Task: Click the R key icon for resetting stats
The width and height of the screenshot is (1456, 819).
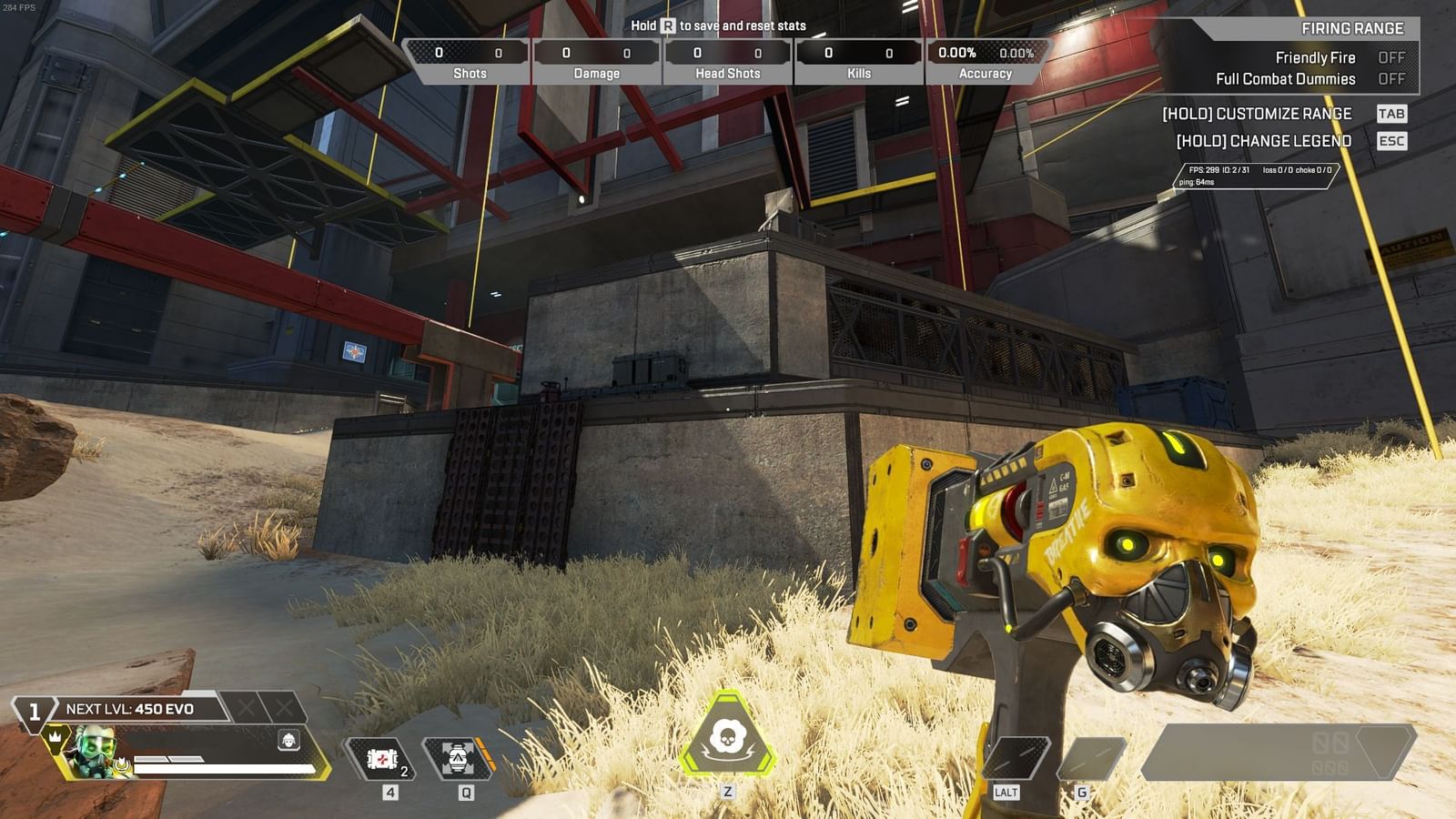Action: (x=667, y=27)
